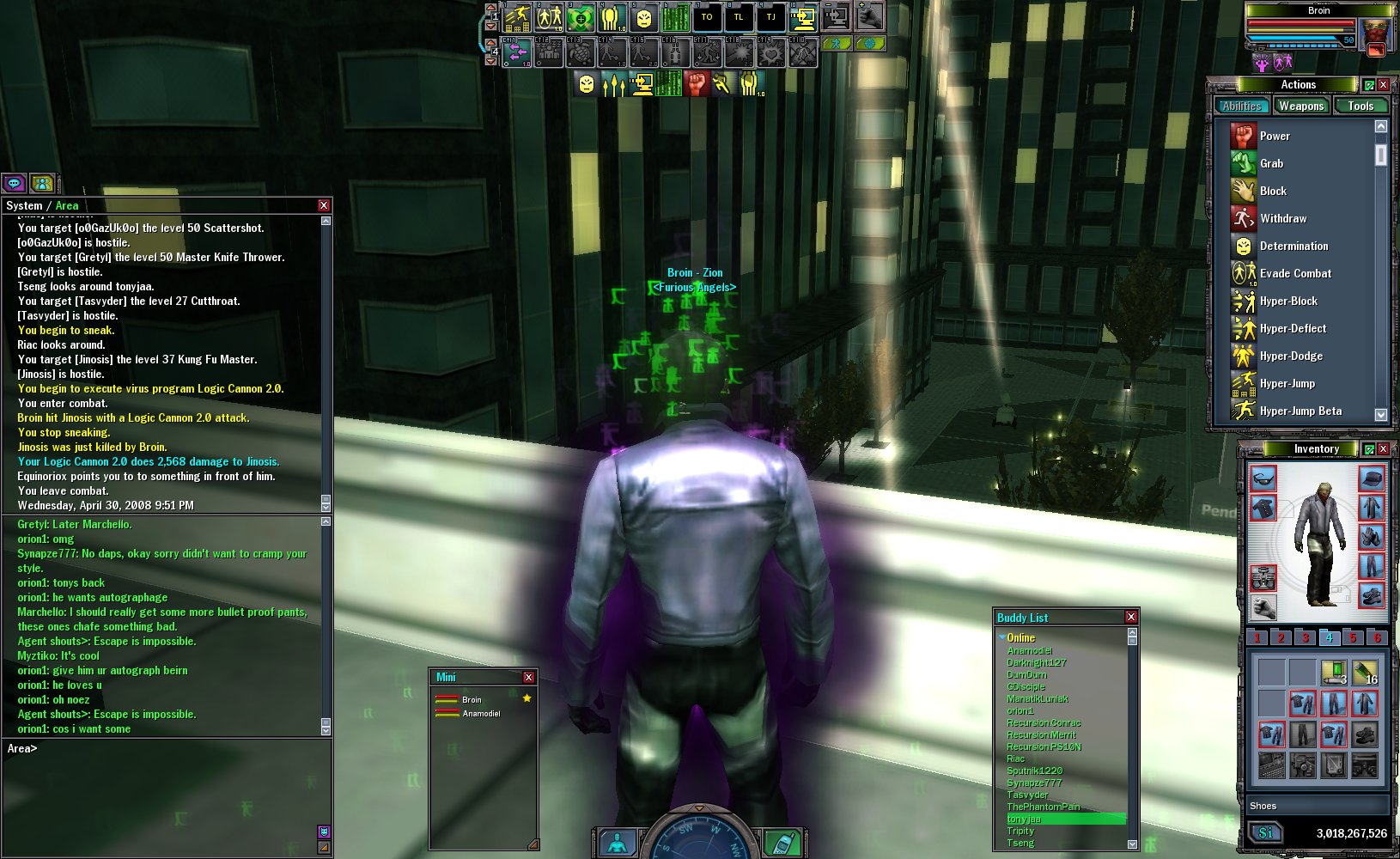The width and height of the screenshot is (1400, 859).
Task: Switch to inventory page 1
Action: 1257,637
